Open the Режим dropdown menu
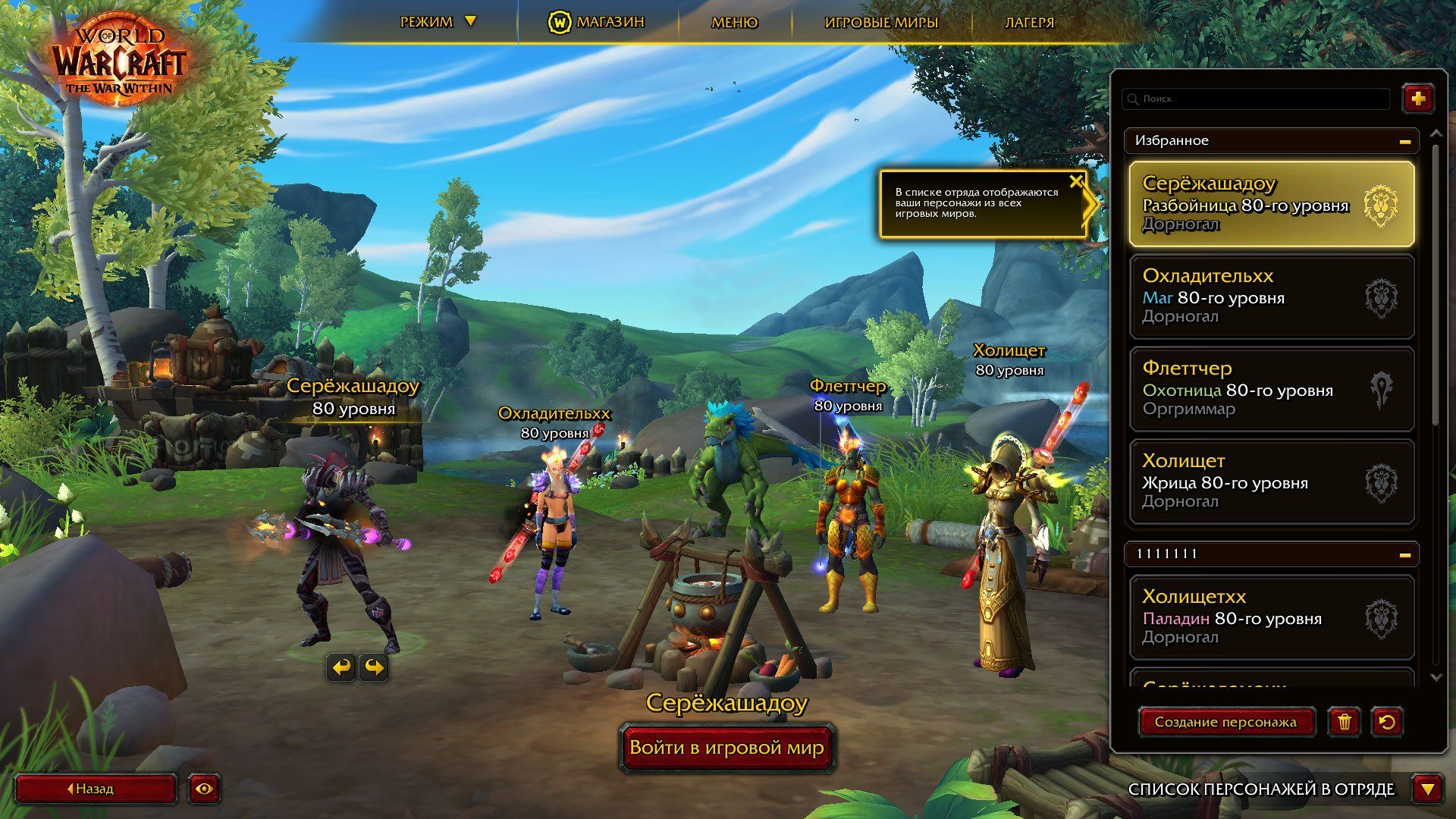Screen dimensions: 1456x819 438,22
